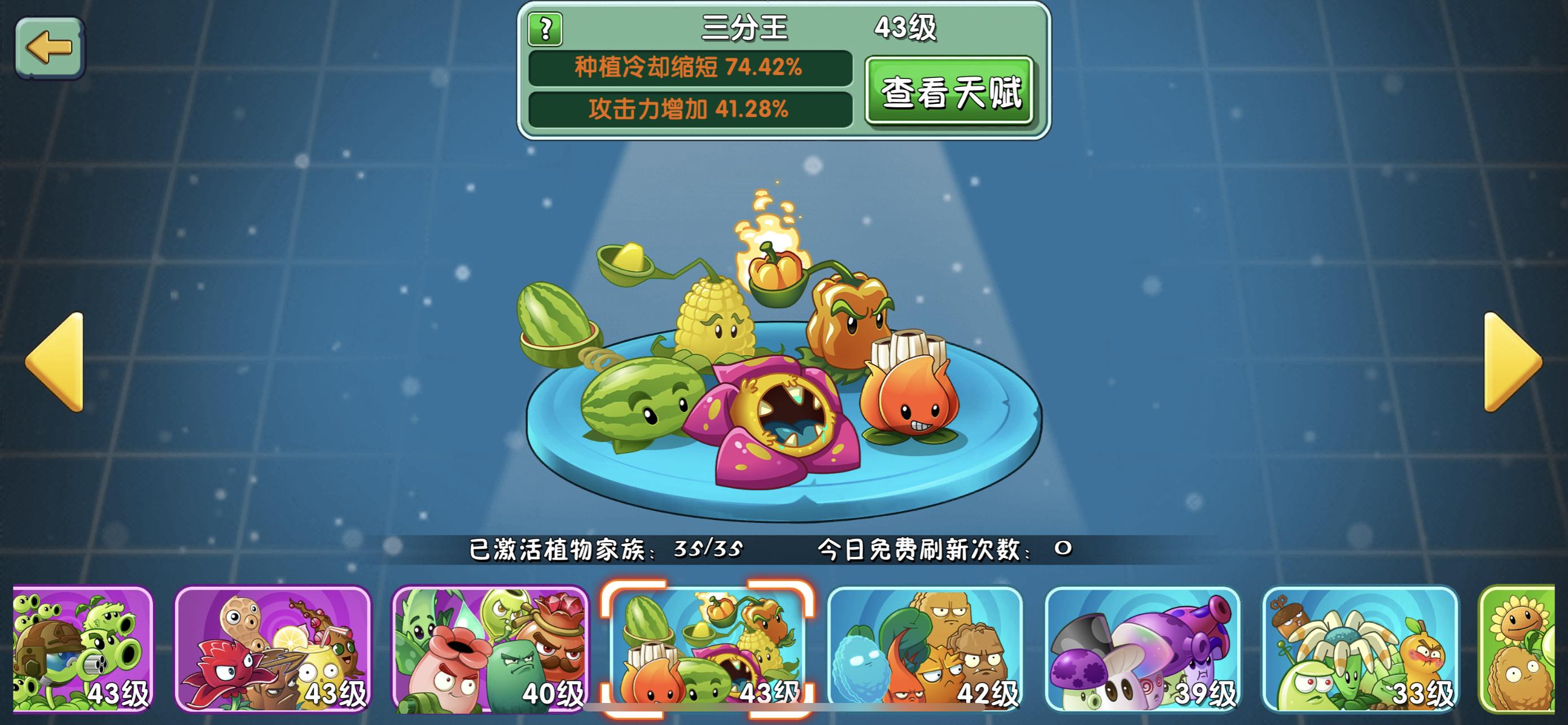
Task: Click the back arrow in top-left corner
Action: (50, 46)
